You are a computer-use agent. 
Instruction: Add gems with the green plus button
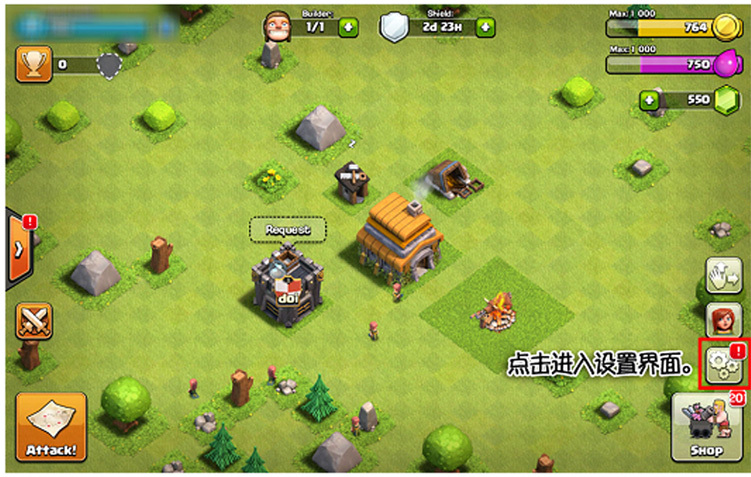pyautogui.click(x=650, y=100)
